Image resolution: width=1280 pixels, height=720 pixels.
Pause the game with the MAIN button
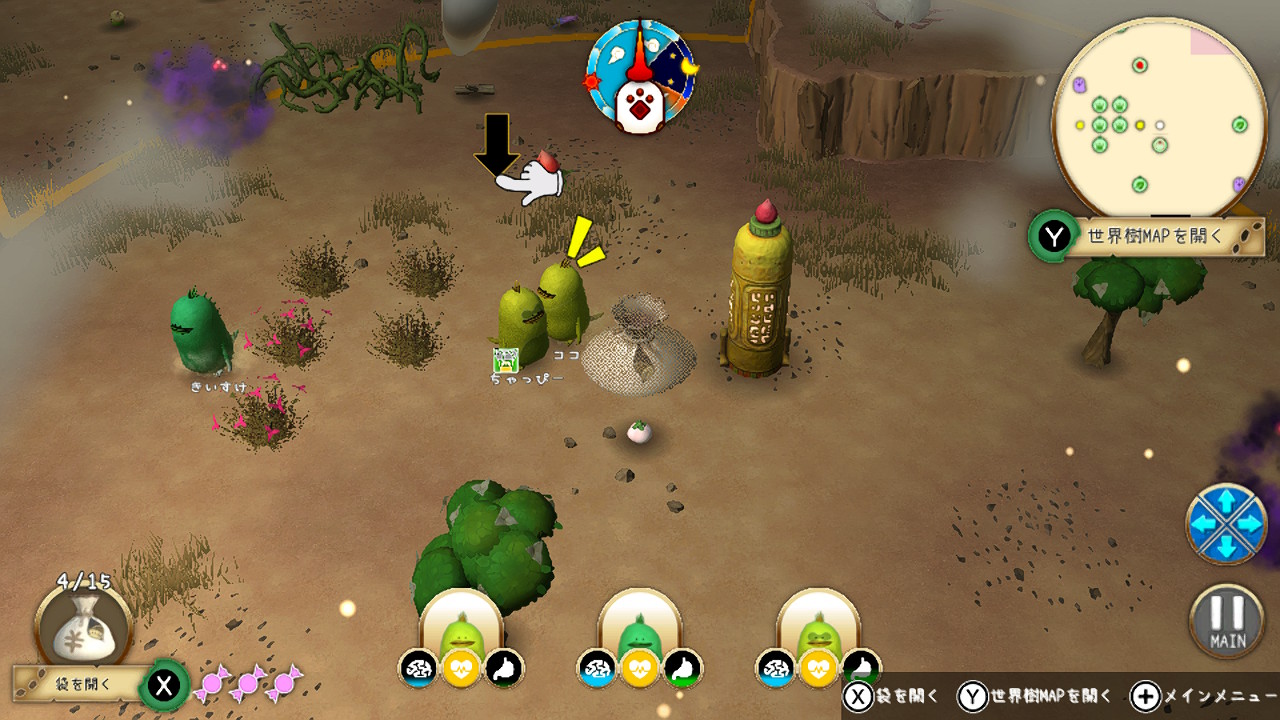1226,621
